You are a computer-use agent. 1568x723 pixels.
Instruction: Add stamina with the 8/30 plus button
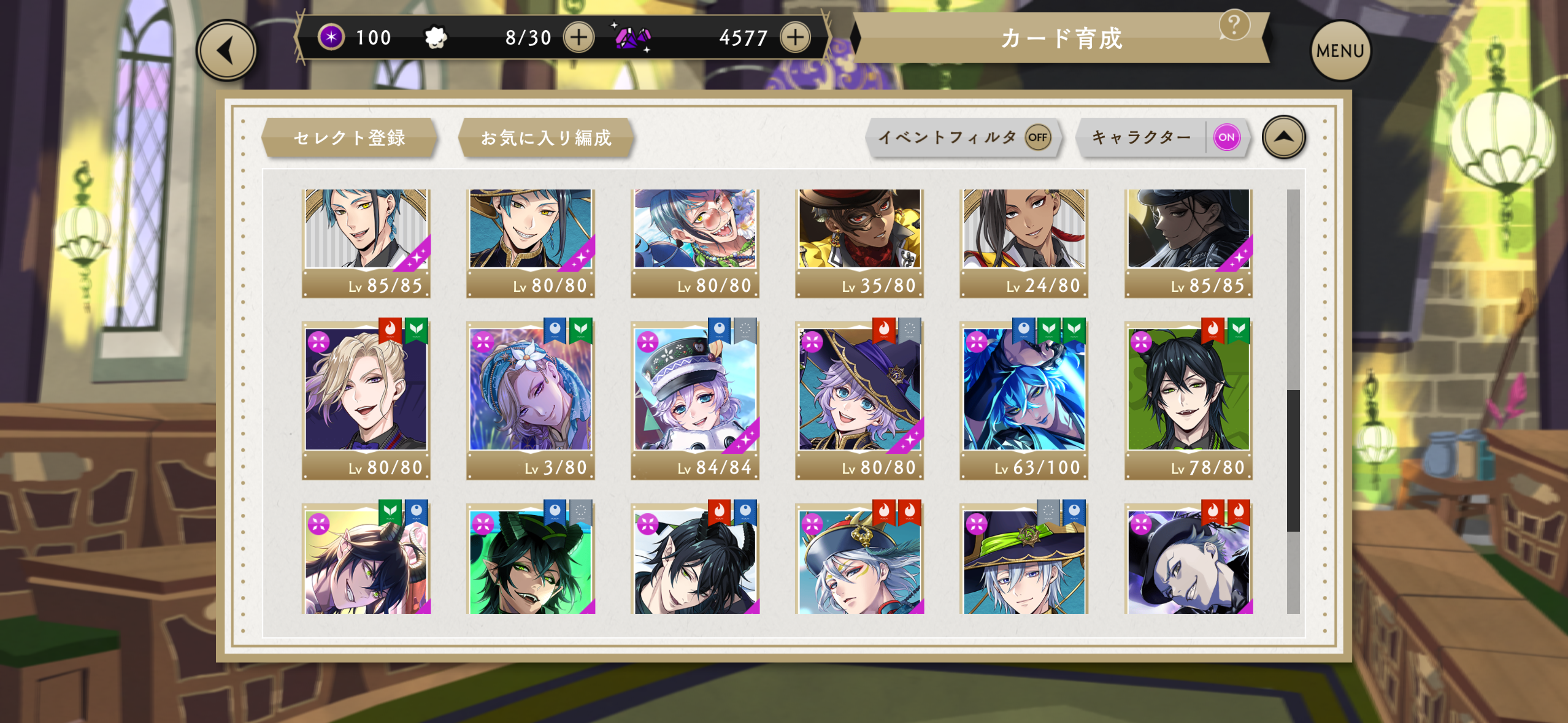point(578,37)
